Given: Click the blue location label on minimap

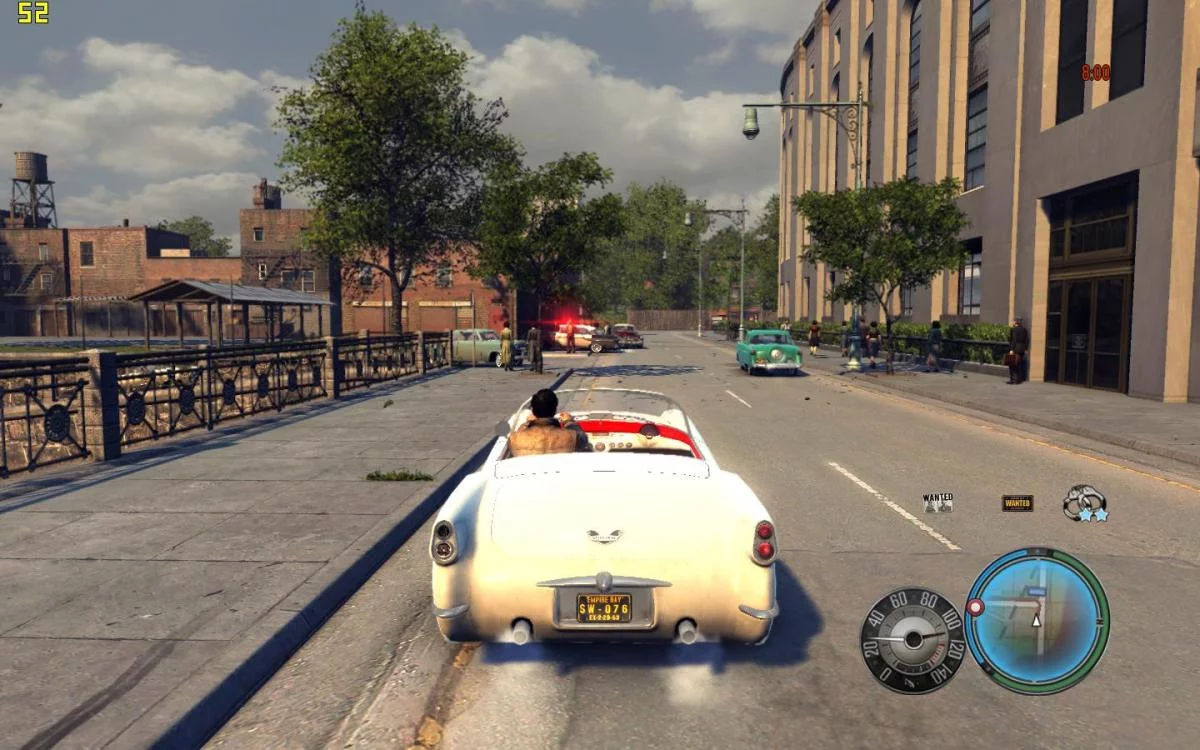Looking at the screenshot, I should pyautogui.click(x=1036, y=592).
